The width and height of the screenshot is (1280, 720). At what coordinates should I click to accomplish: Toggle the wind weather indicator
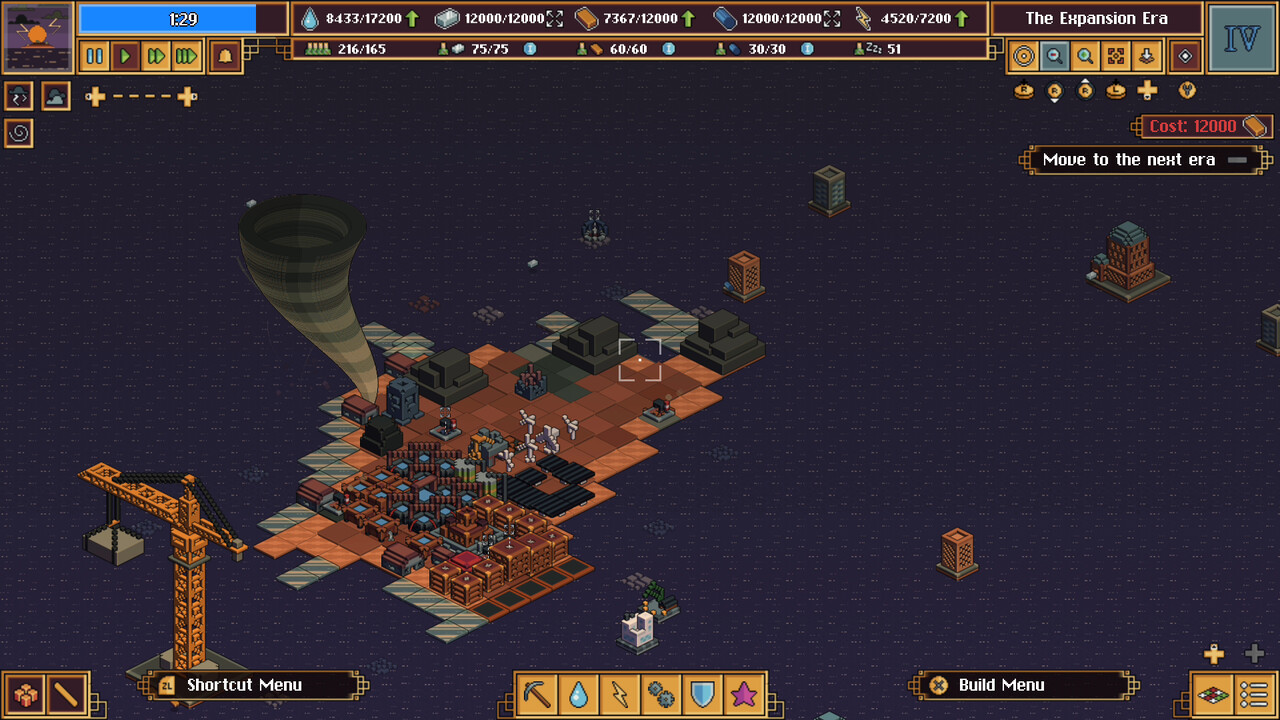click(18, 96)
